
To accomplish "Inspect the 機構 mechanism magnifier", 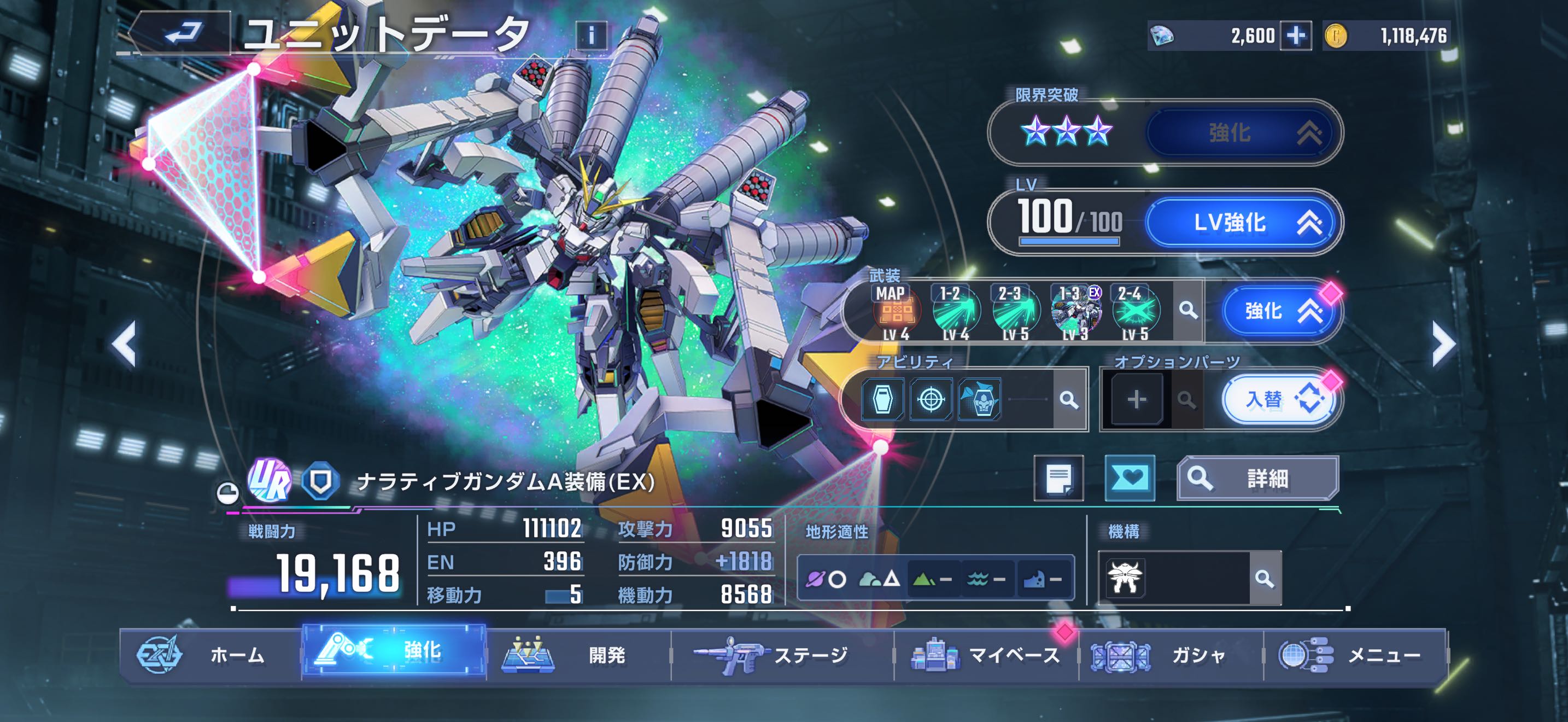I will (1264, 578).
